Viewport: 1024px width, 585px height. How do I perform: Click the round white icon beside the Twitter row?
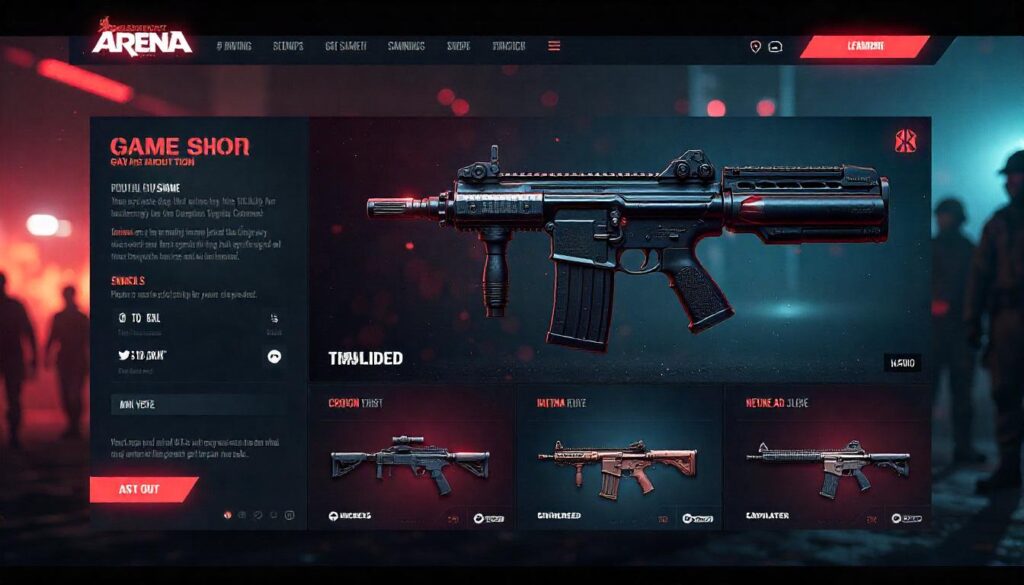click(274, 356)
